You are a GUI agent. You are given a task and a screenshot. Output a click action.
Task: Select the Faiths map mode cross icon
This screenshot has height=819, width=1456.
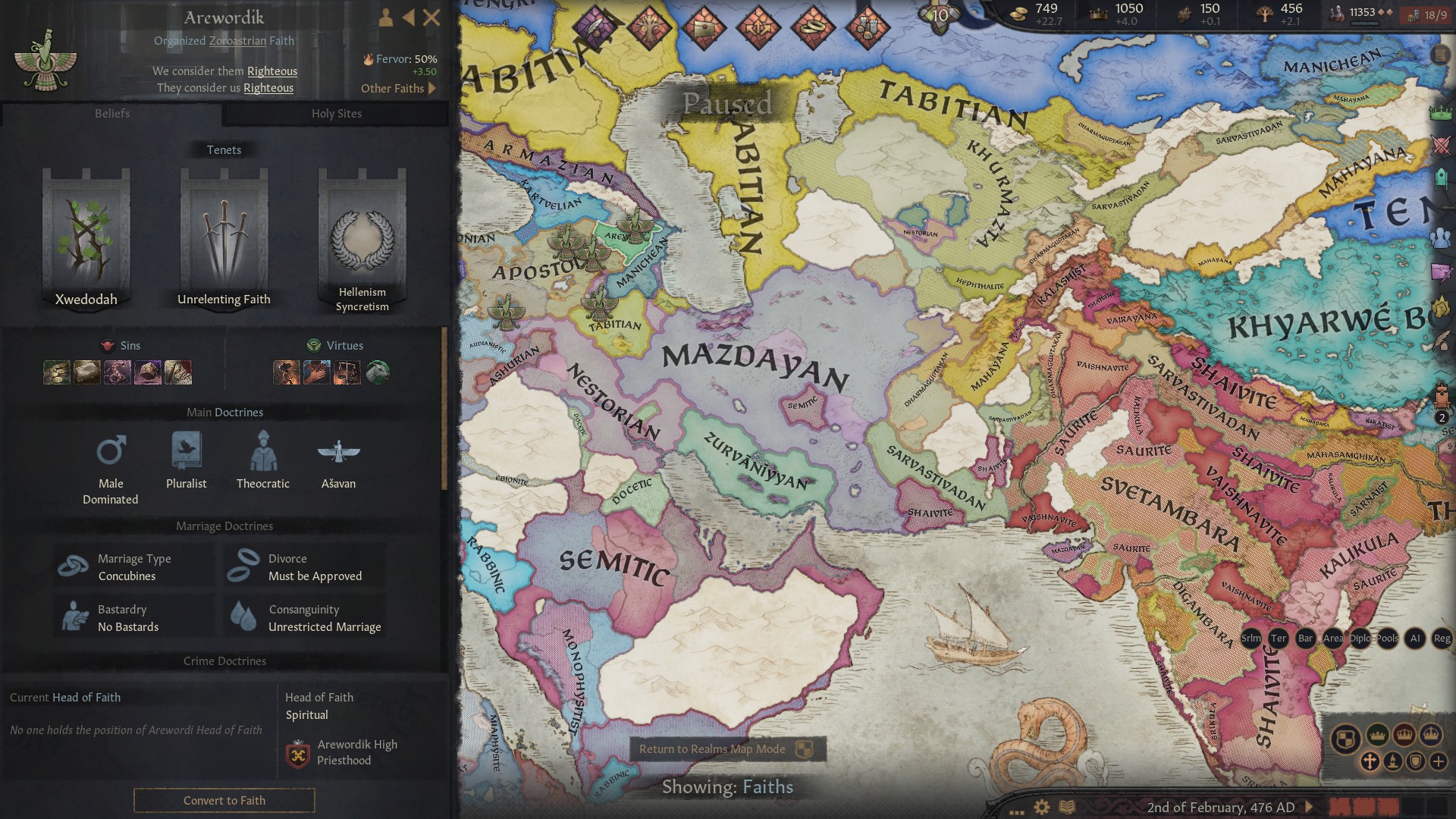(x=1370, y=761)
